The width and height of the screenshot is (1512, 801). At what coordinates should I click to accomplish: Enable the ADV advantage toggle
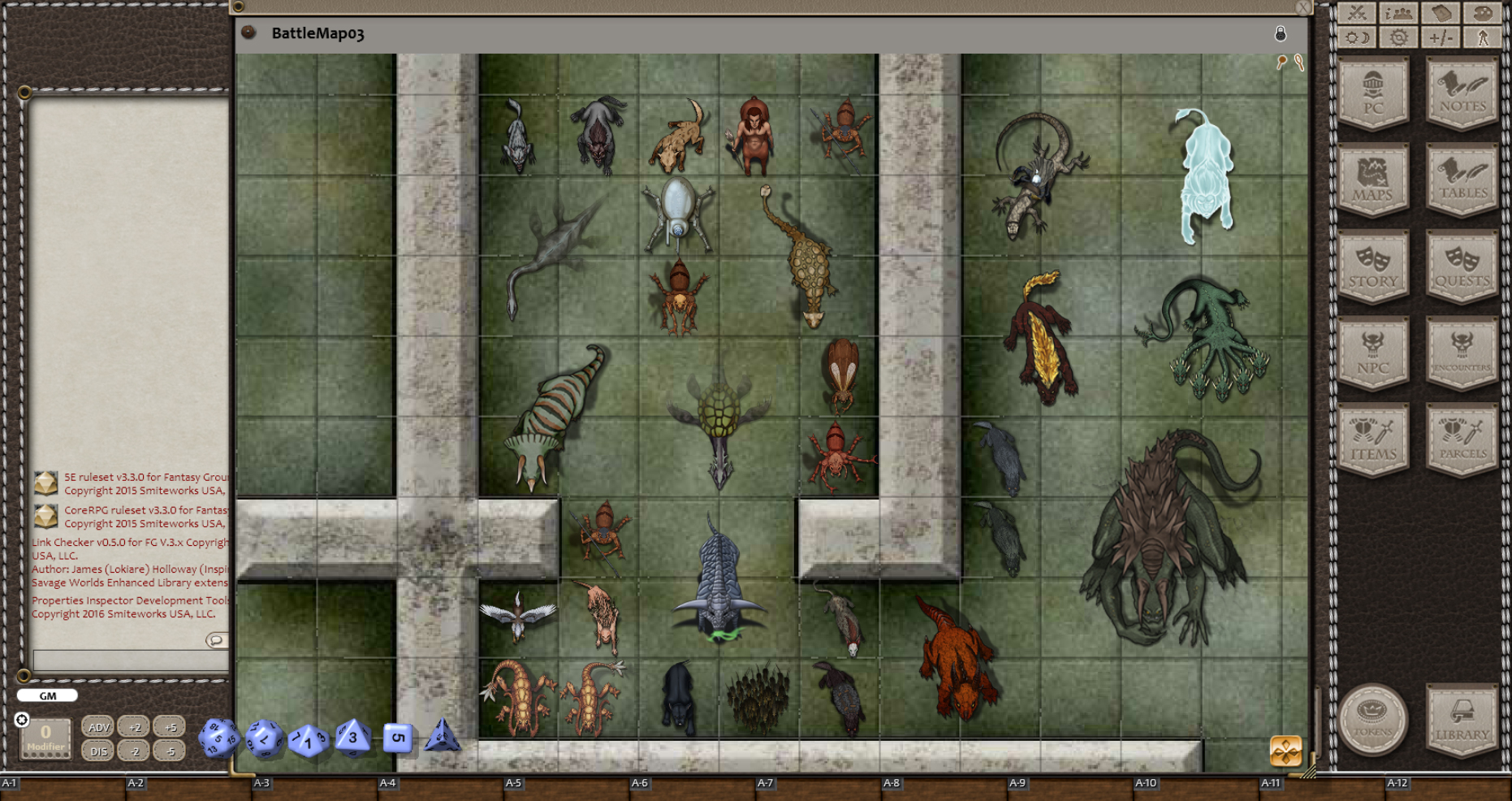[x=97, y=727]
